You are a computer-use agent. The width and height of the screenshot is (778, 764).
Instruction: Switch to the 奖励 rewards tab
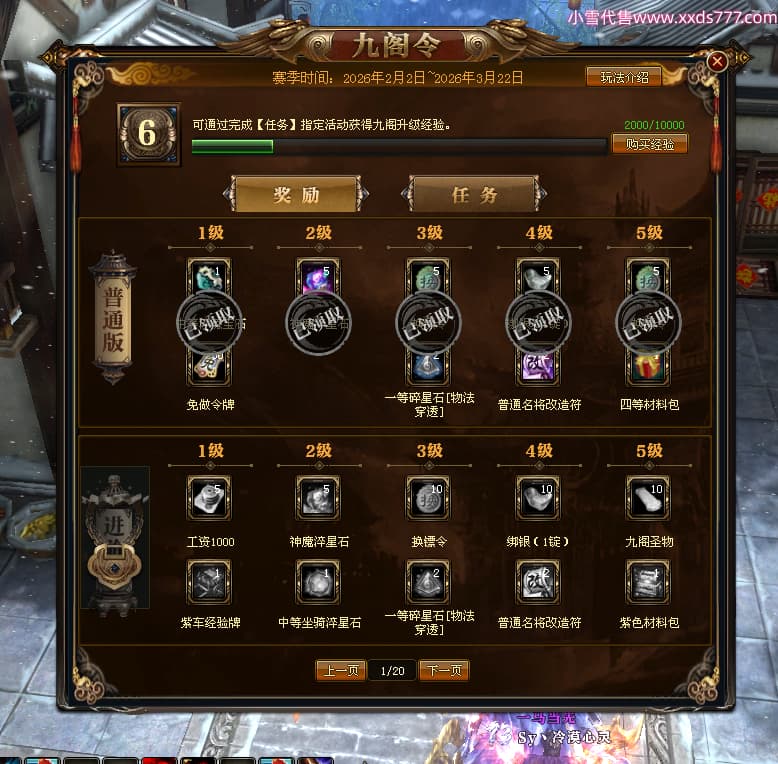pos(296,194)
